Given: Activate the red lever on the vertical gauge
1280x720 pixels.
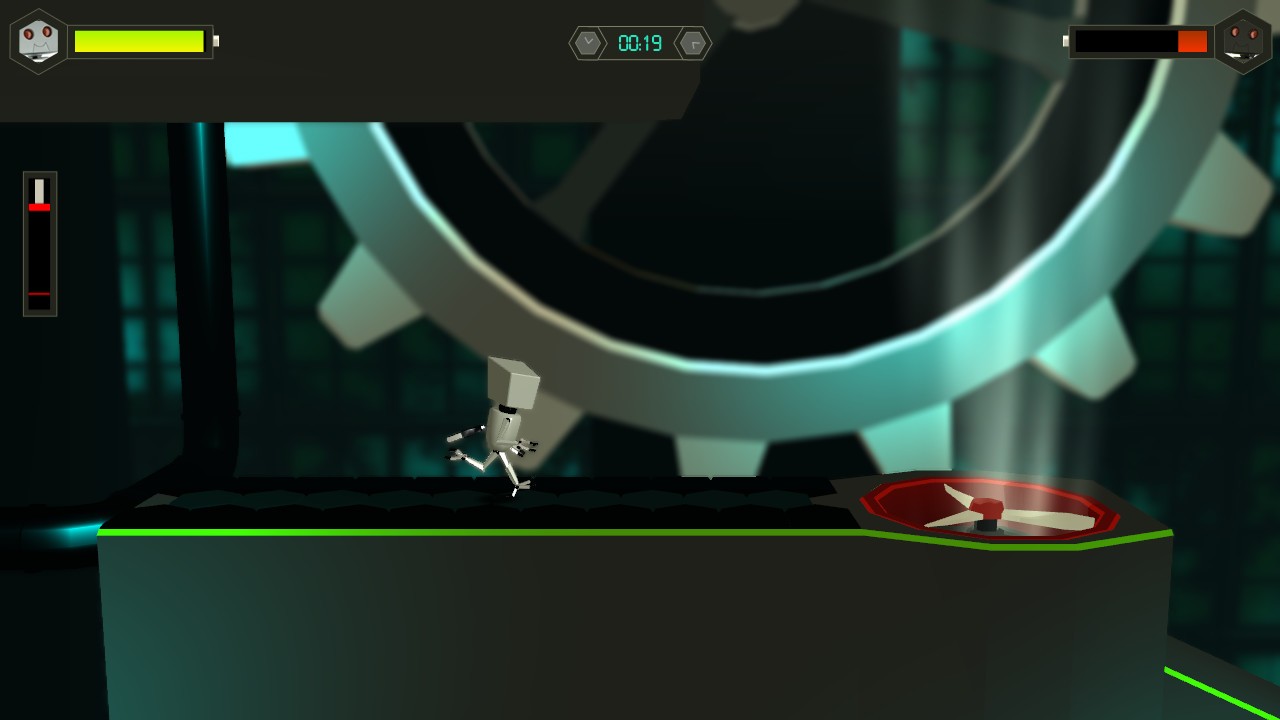Looking at the screenshot, I should click(x=38, y=208).
